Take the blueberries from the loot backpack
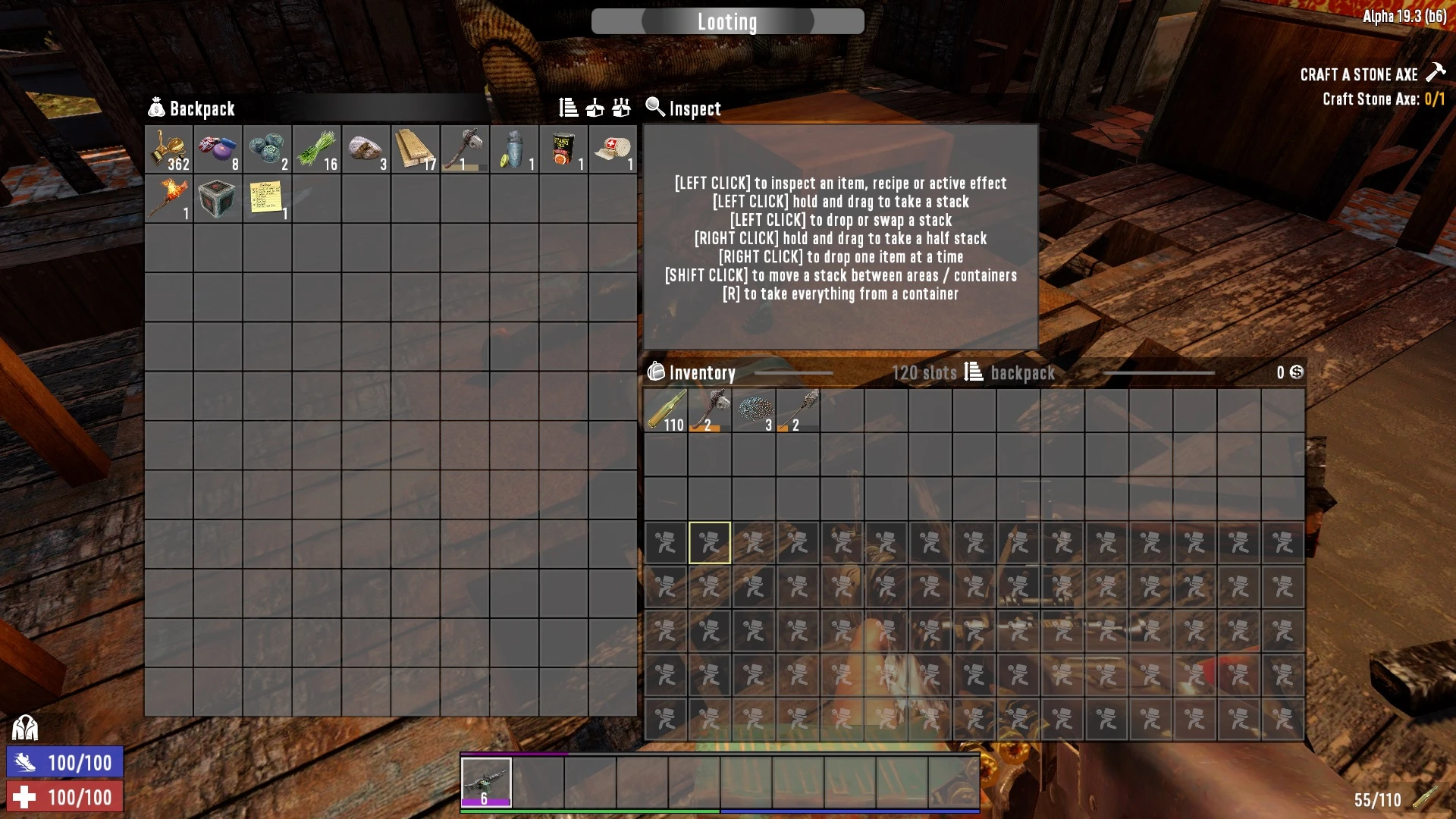The height and width of the screenshot is (819, 1456). point(267,149)
